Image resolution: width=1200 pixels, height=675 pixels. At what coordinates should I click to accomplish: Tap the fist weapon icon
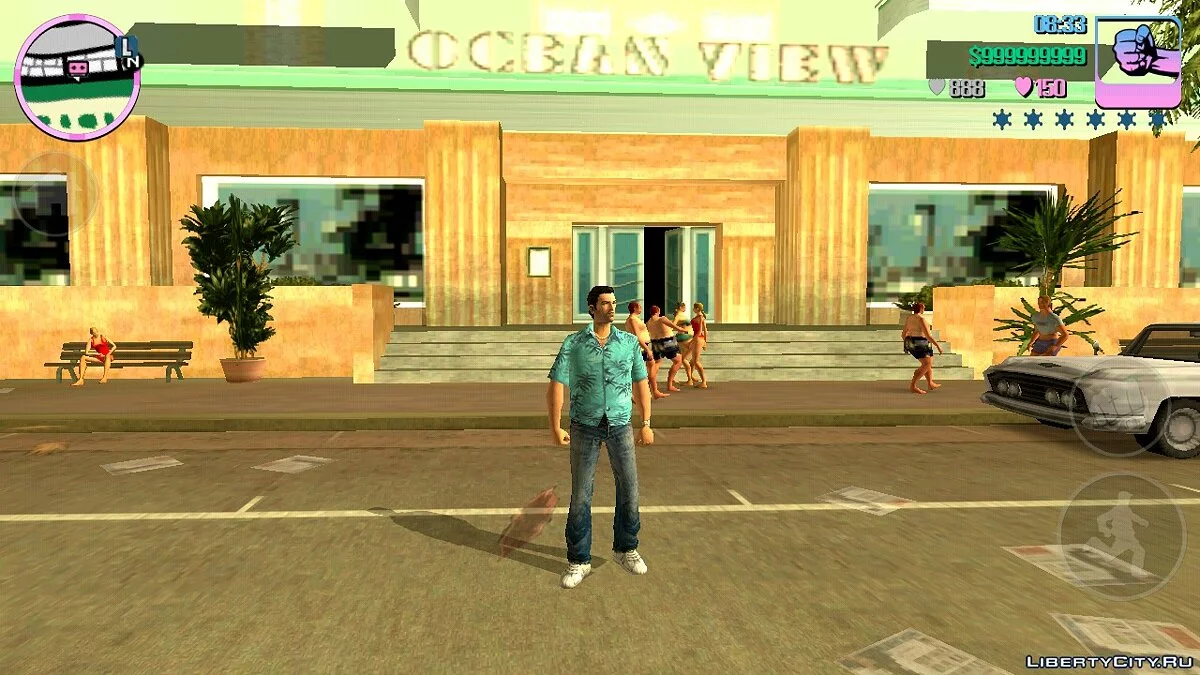(x=1137, y=60)
